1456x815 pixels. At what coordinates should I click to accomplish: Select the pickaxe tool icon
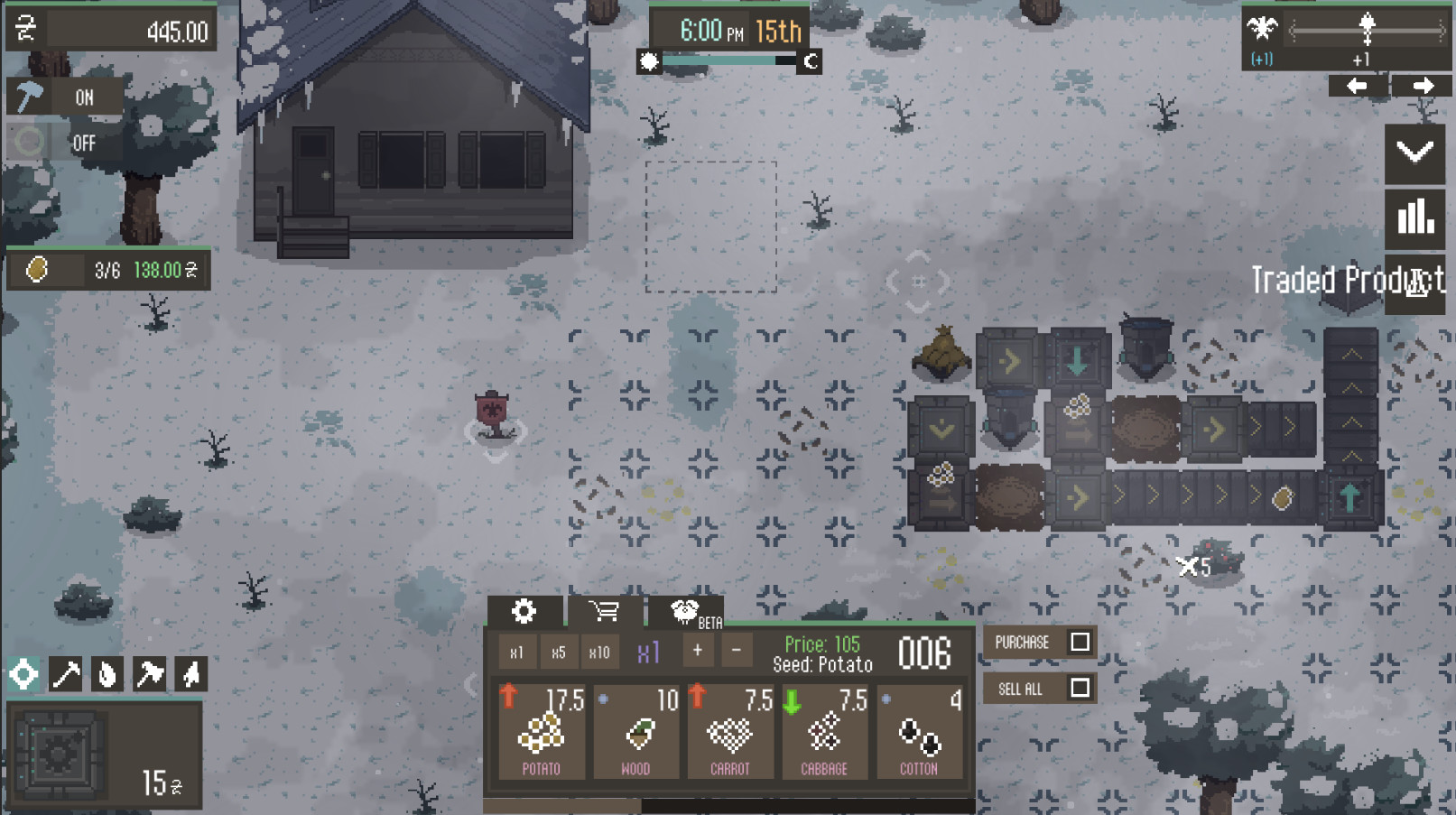[66, 674]
